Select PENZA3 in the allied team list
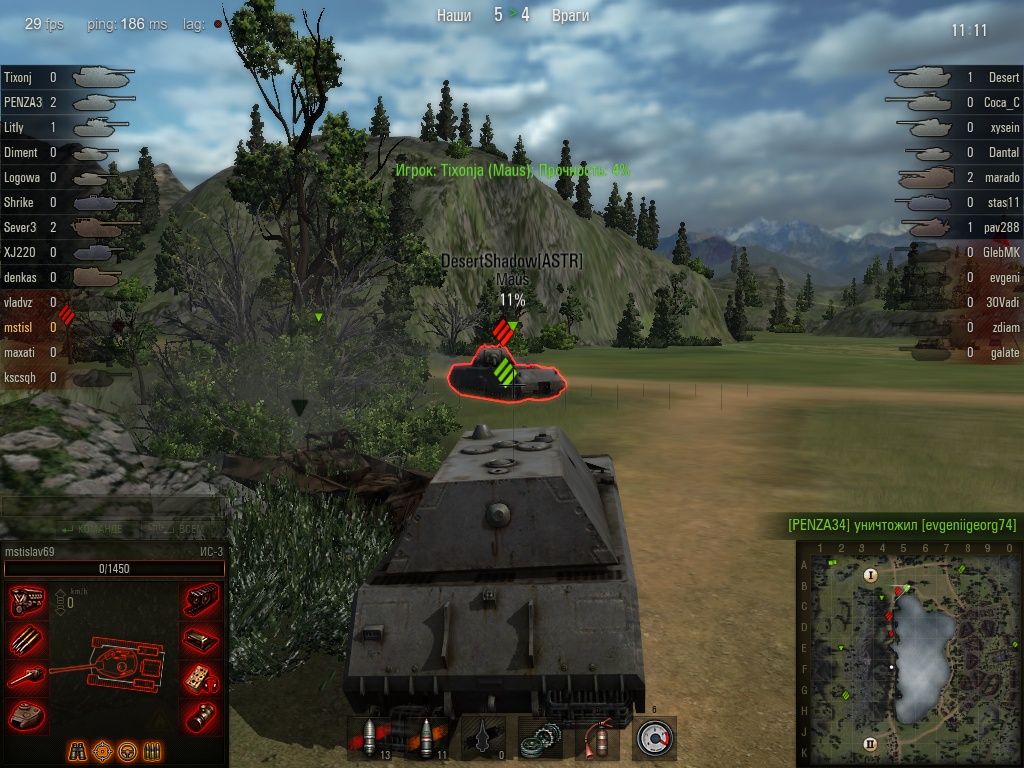 [x=22, y=102]
